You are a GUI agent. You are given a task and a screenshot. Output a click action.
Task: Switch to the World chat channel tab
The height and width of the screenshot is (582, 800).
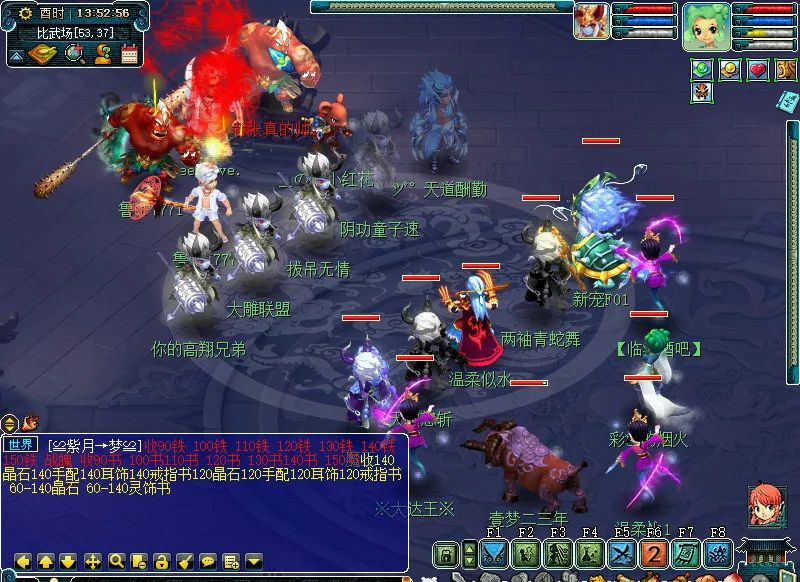pyautogui.click(x=20, y=444)
